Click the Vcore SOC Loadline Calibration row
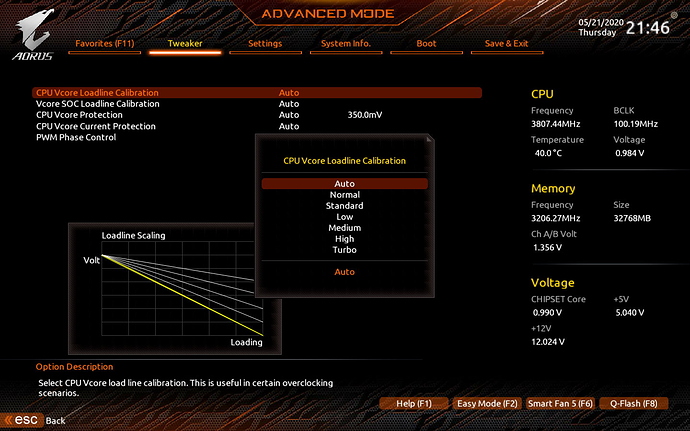 98,104
